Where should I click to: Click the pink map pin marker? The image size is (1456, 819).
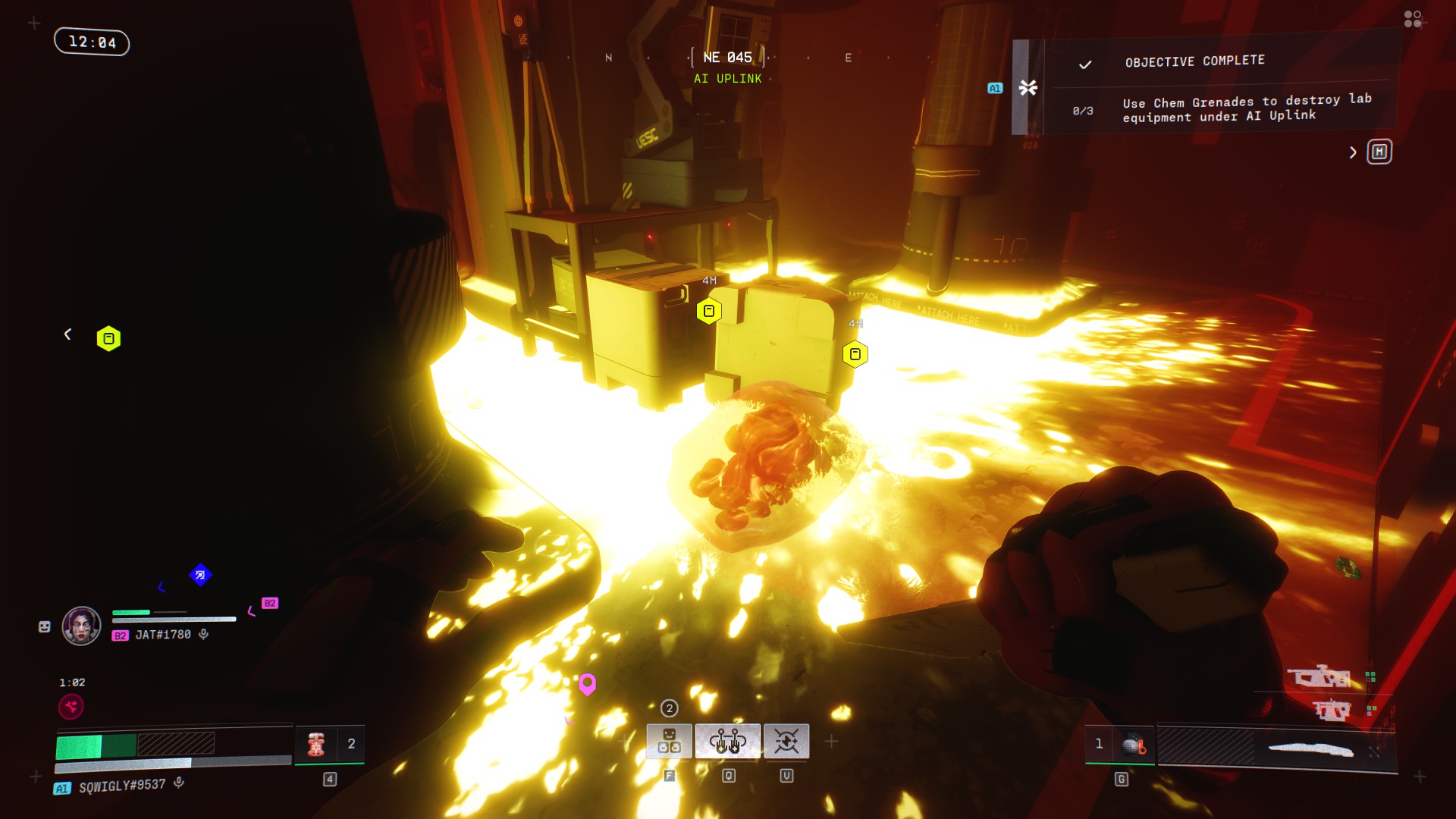click(587, 684)
